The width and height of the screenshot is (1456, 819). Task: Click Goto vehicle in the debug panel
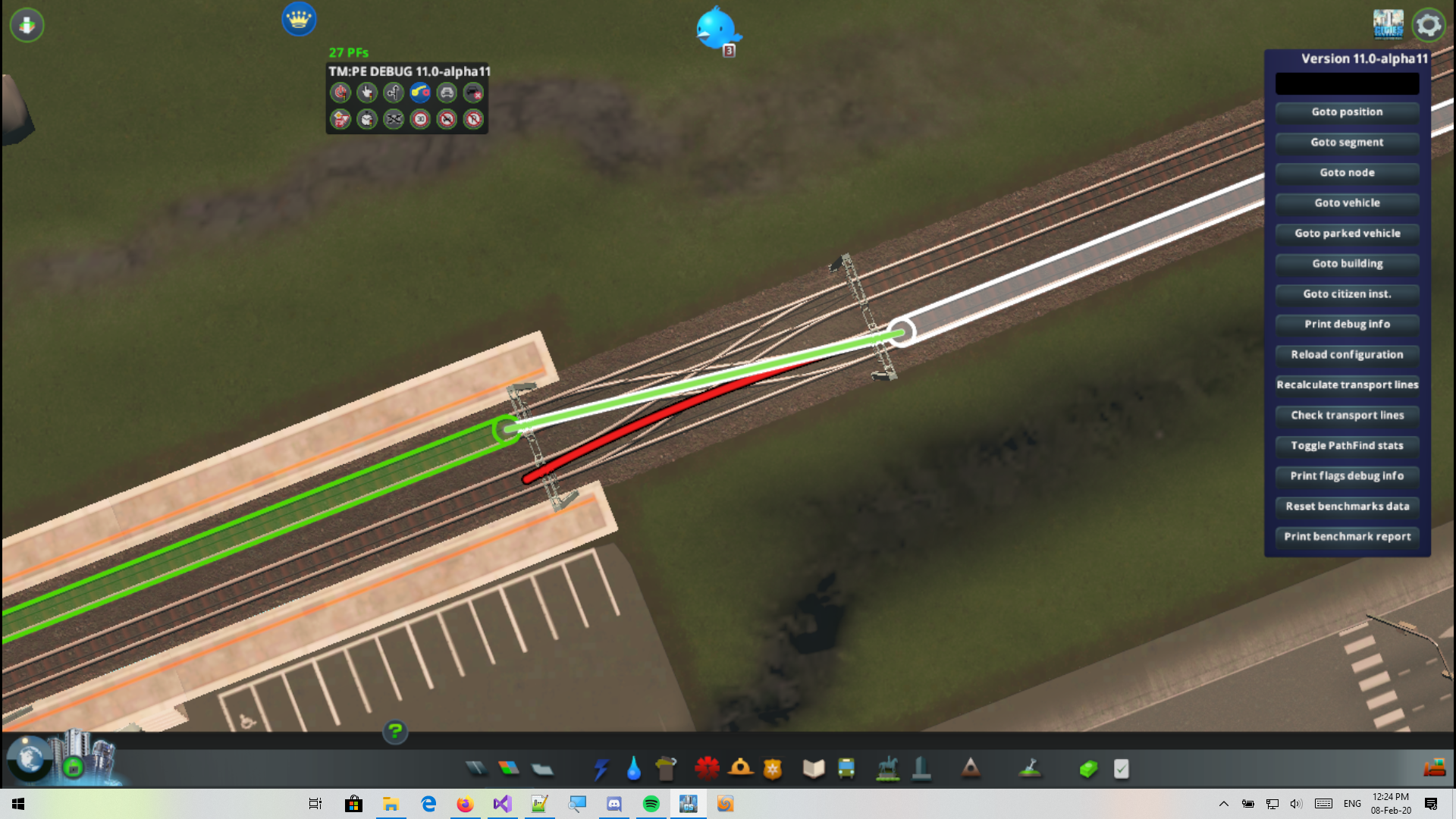1347,203
